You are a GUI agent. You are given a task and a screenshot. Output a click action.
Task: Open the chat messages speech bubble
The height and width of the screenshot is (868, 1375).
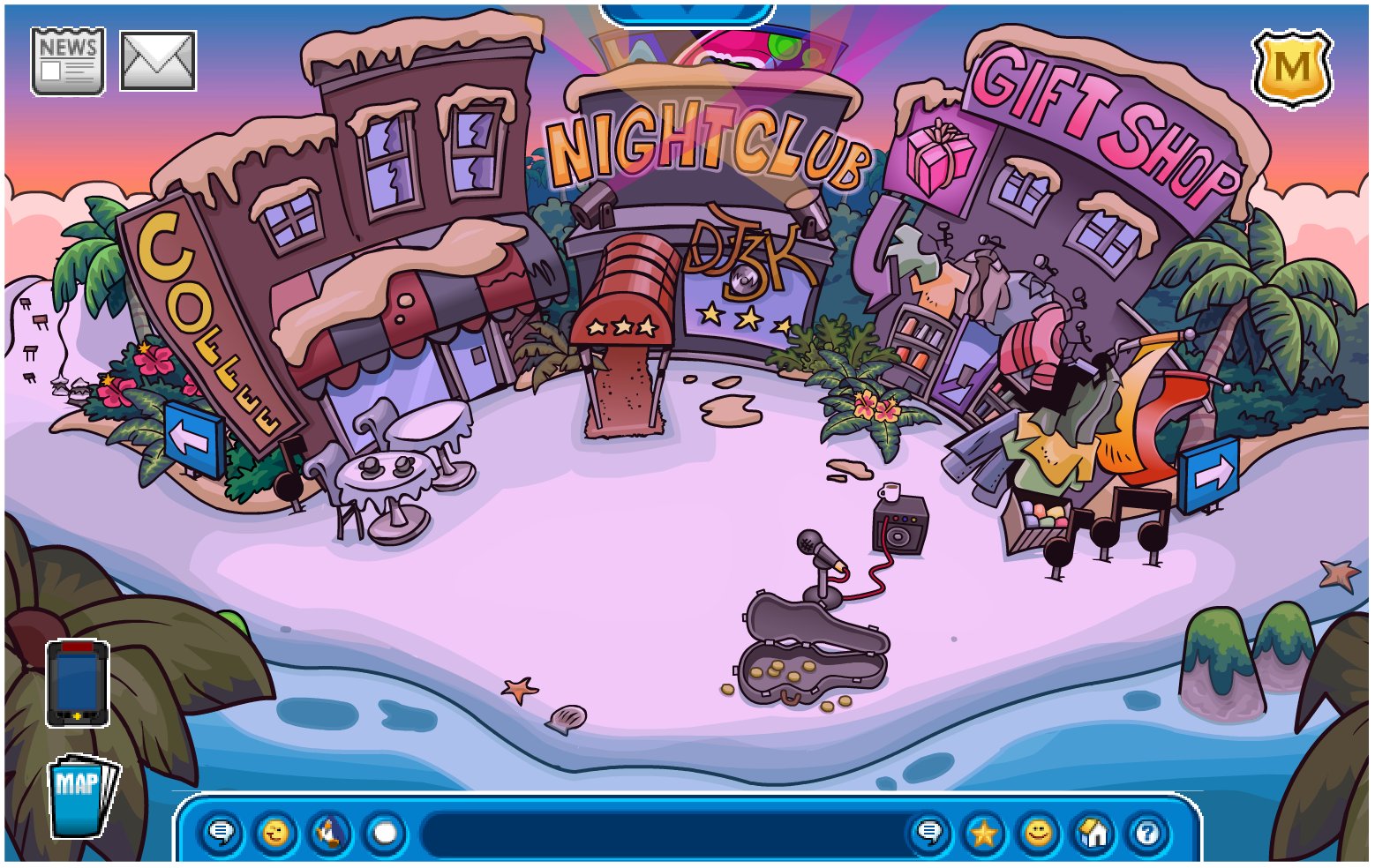coord(222,833)
